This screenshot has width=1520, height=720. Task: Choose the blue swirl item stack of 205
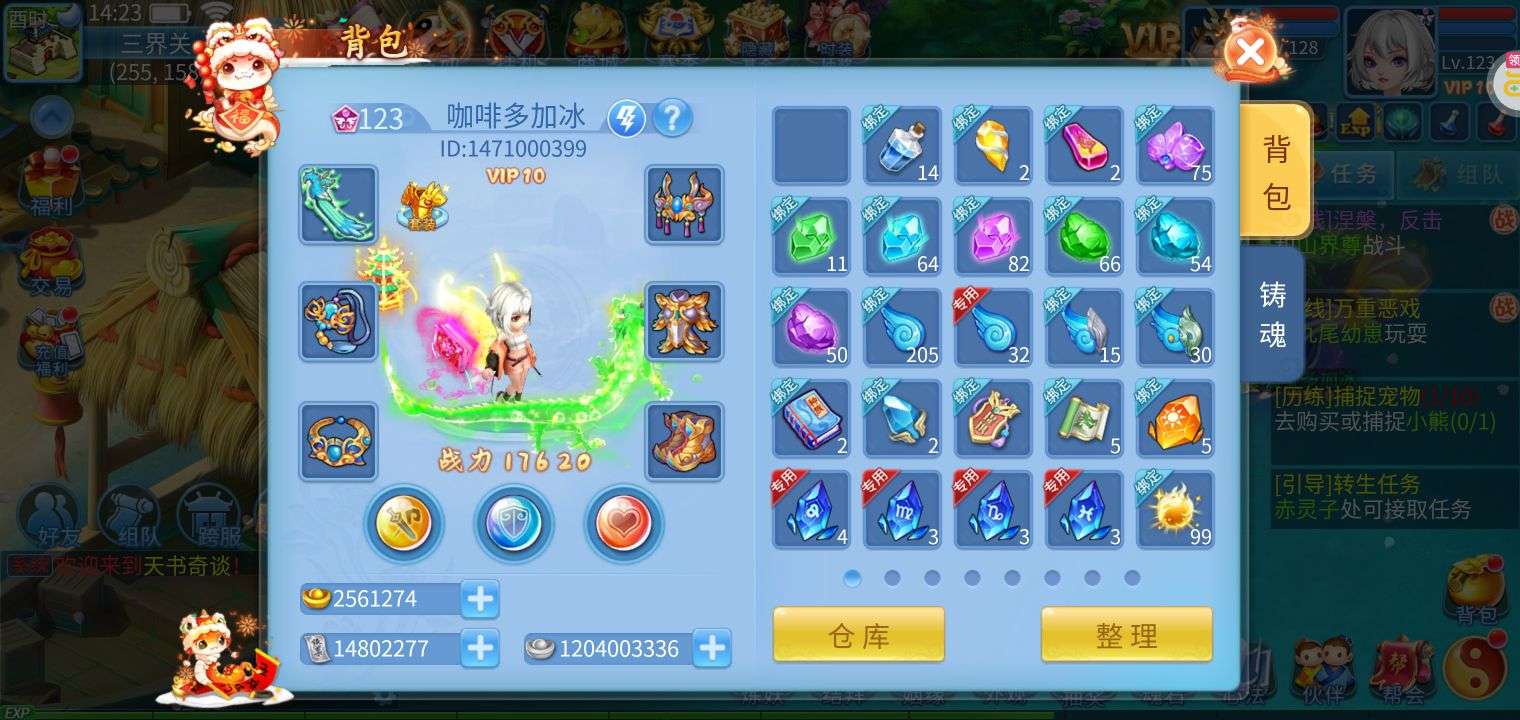tap(902, 328)
